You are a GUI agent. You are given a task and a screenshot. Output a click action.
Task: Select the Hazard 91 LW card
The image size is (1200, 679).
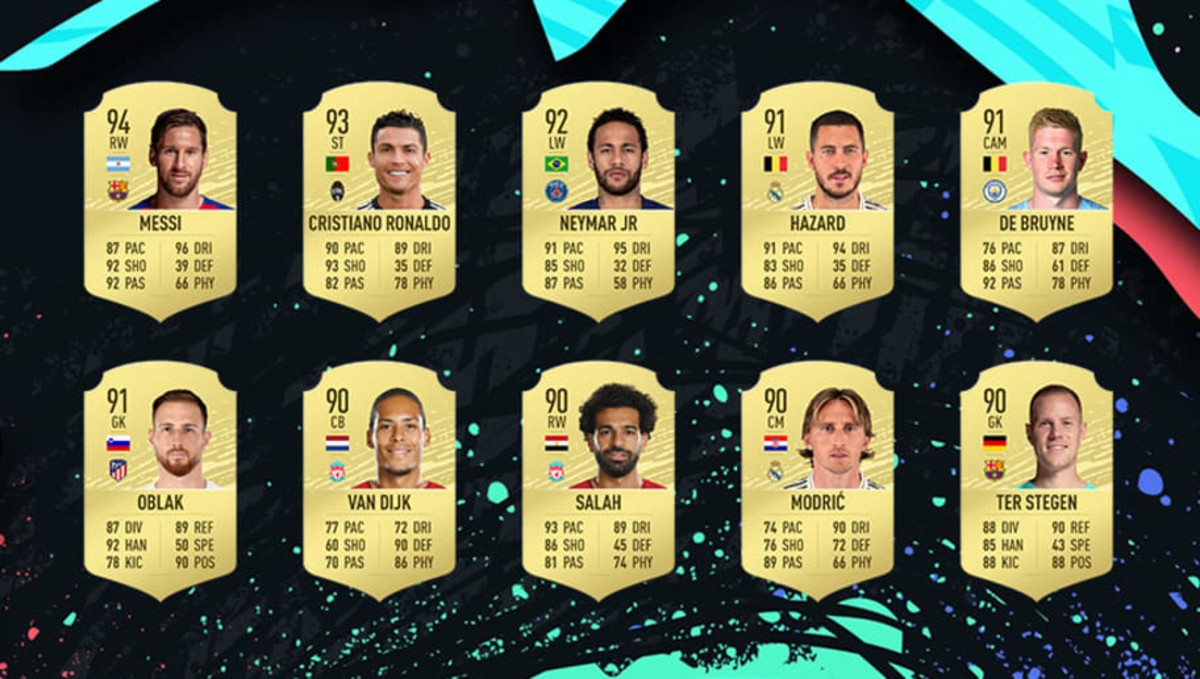tap(817, 200)
